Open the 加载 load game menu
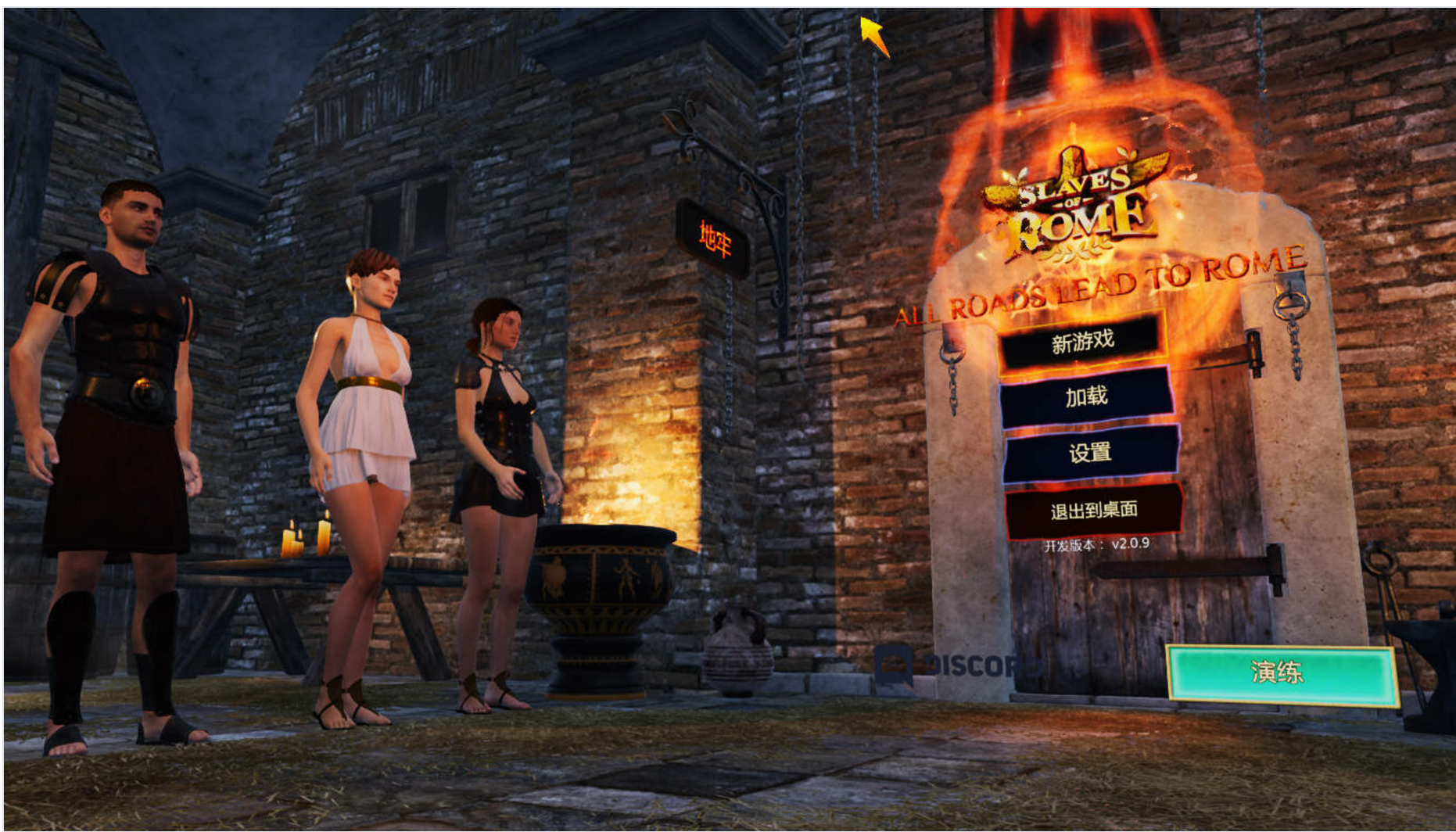 pyautogui.click(x=1087, y=397)
